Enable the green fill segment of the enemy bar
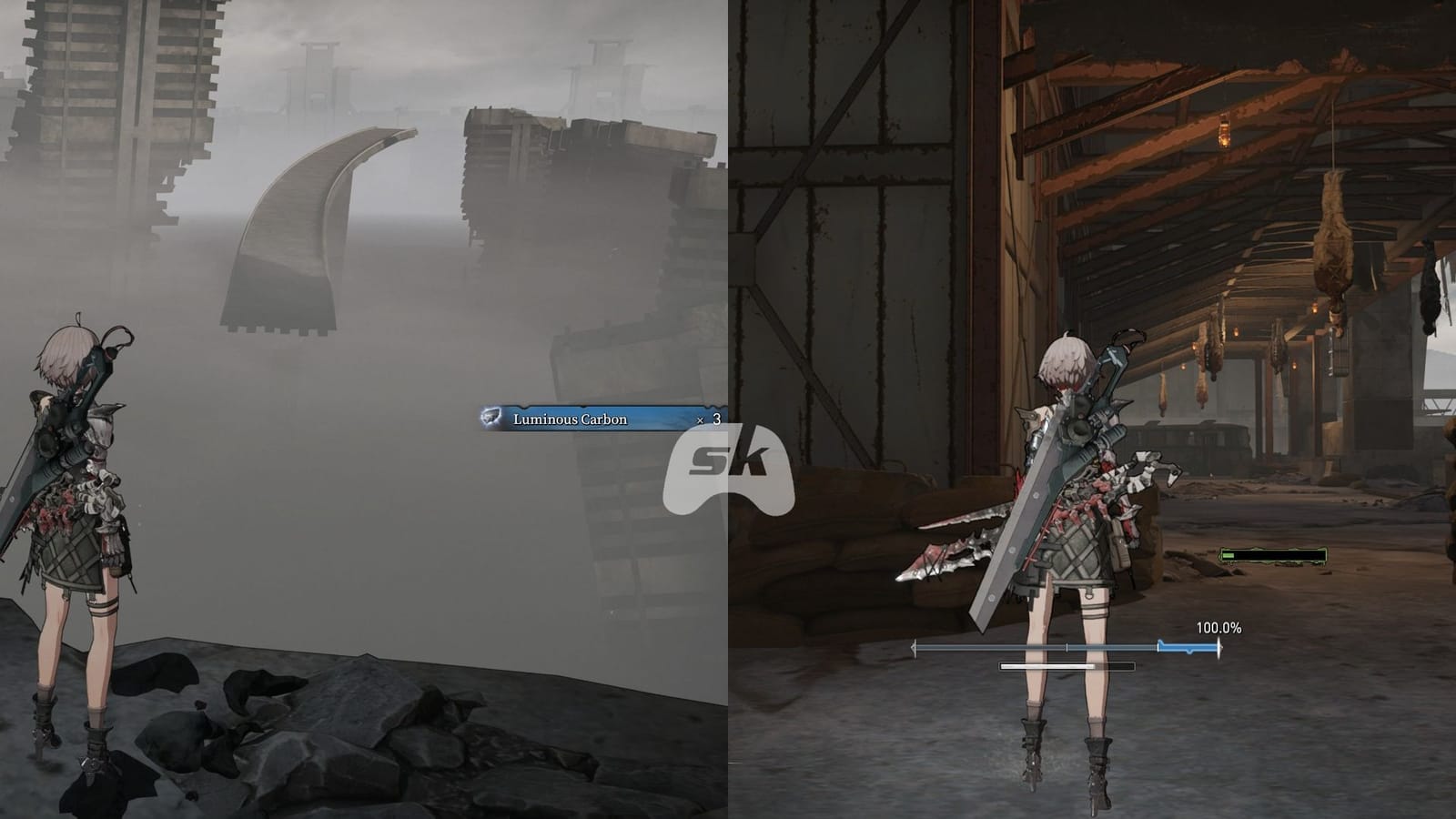Screen dimensions: 1456x819 pyautogui.click(x=1228, y=555)
